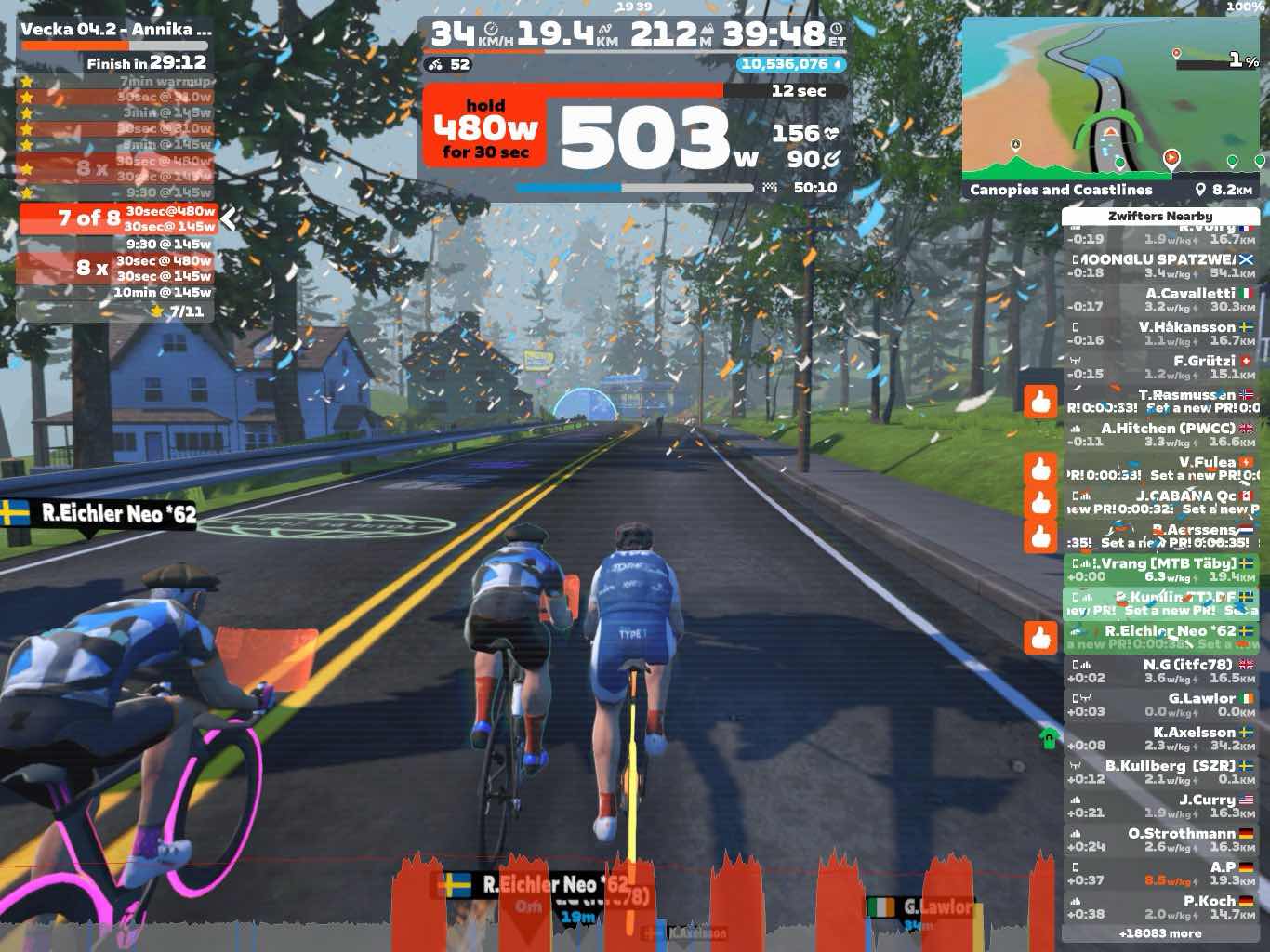Tap the thumbs-up beside J.CABANA Qc
The width and height of the screenshot is (1270, 952).
[1040, 503]
